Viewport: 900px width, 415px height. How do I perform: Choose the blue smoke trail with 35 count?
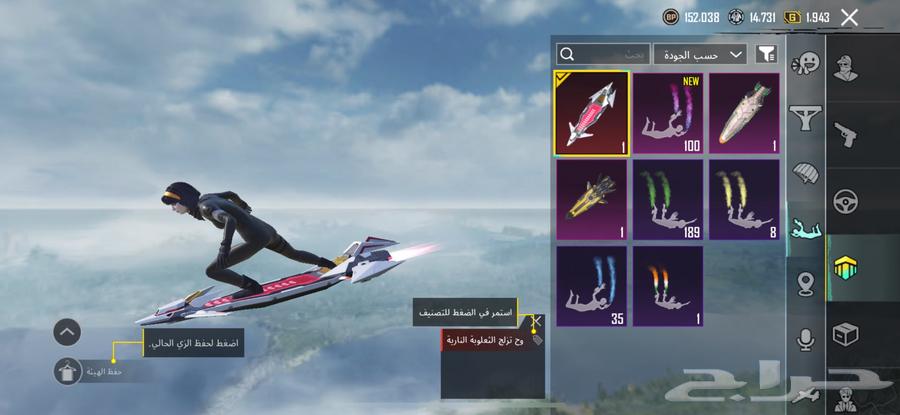591,286
